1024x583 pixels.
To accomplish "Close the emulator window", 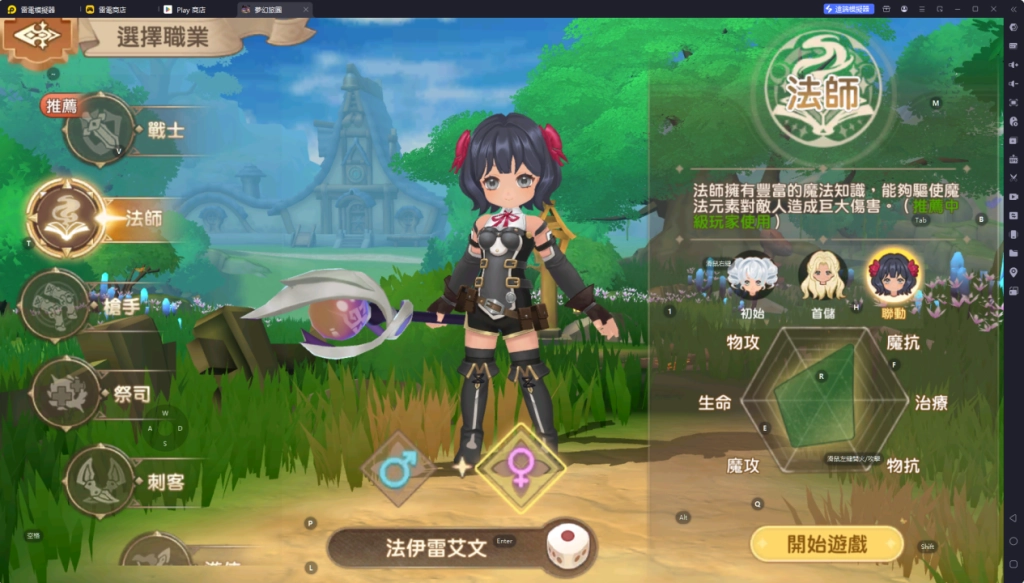I will [x=993, y=9].
